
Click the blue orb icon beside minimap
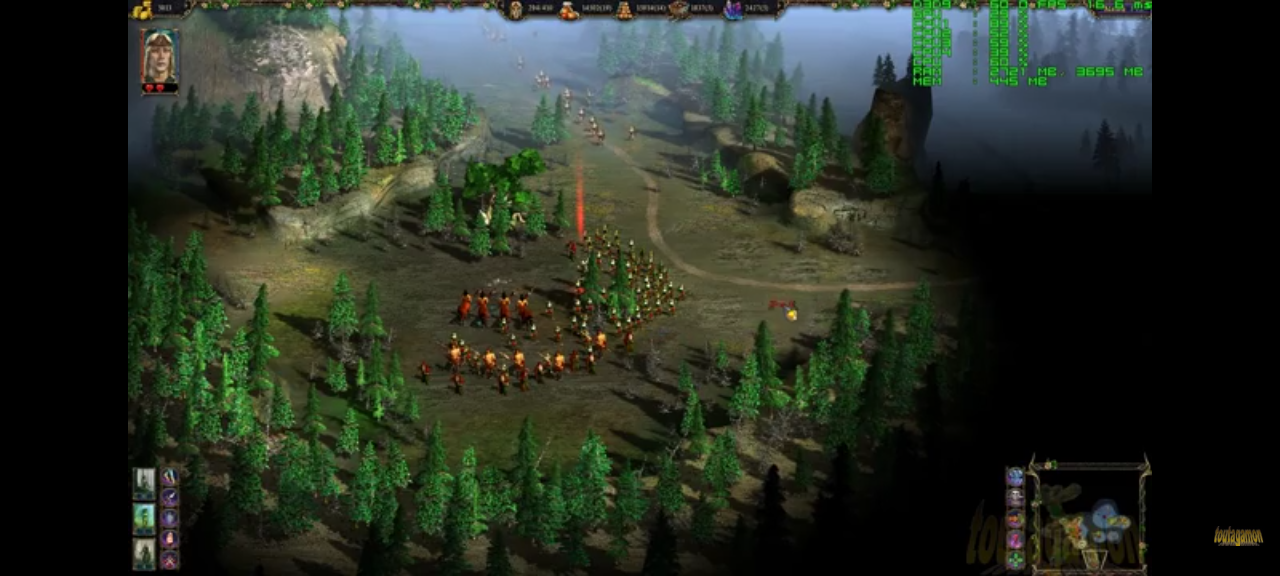click(1016, 476)
